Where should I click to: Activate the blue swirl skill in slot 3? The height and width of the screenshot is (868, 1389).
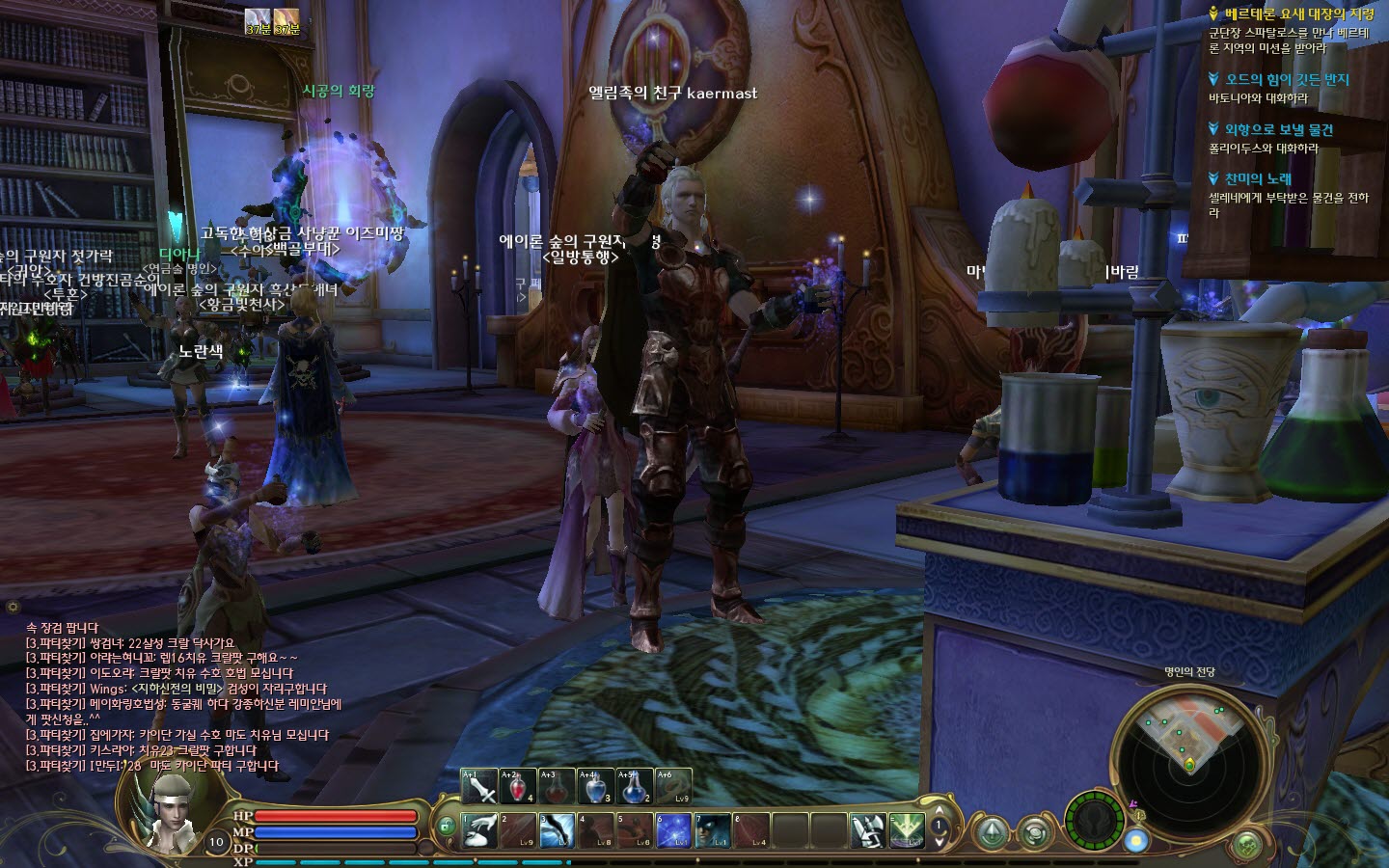click(x=557, y=830)
